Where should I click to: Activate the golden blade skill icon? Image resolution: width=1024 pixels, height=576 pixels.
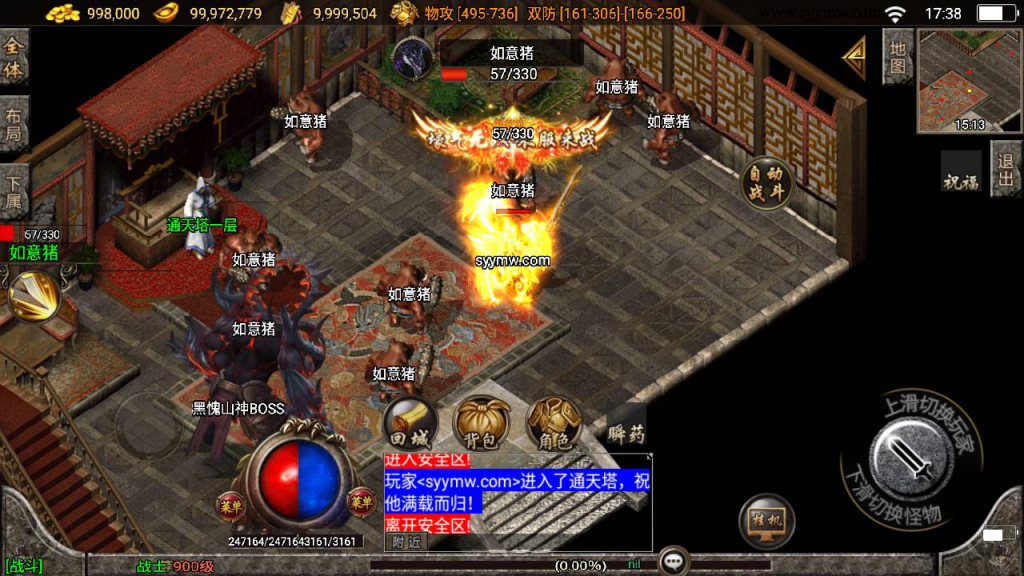click(35, 297)
